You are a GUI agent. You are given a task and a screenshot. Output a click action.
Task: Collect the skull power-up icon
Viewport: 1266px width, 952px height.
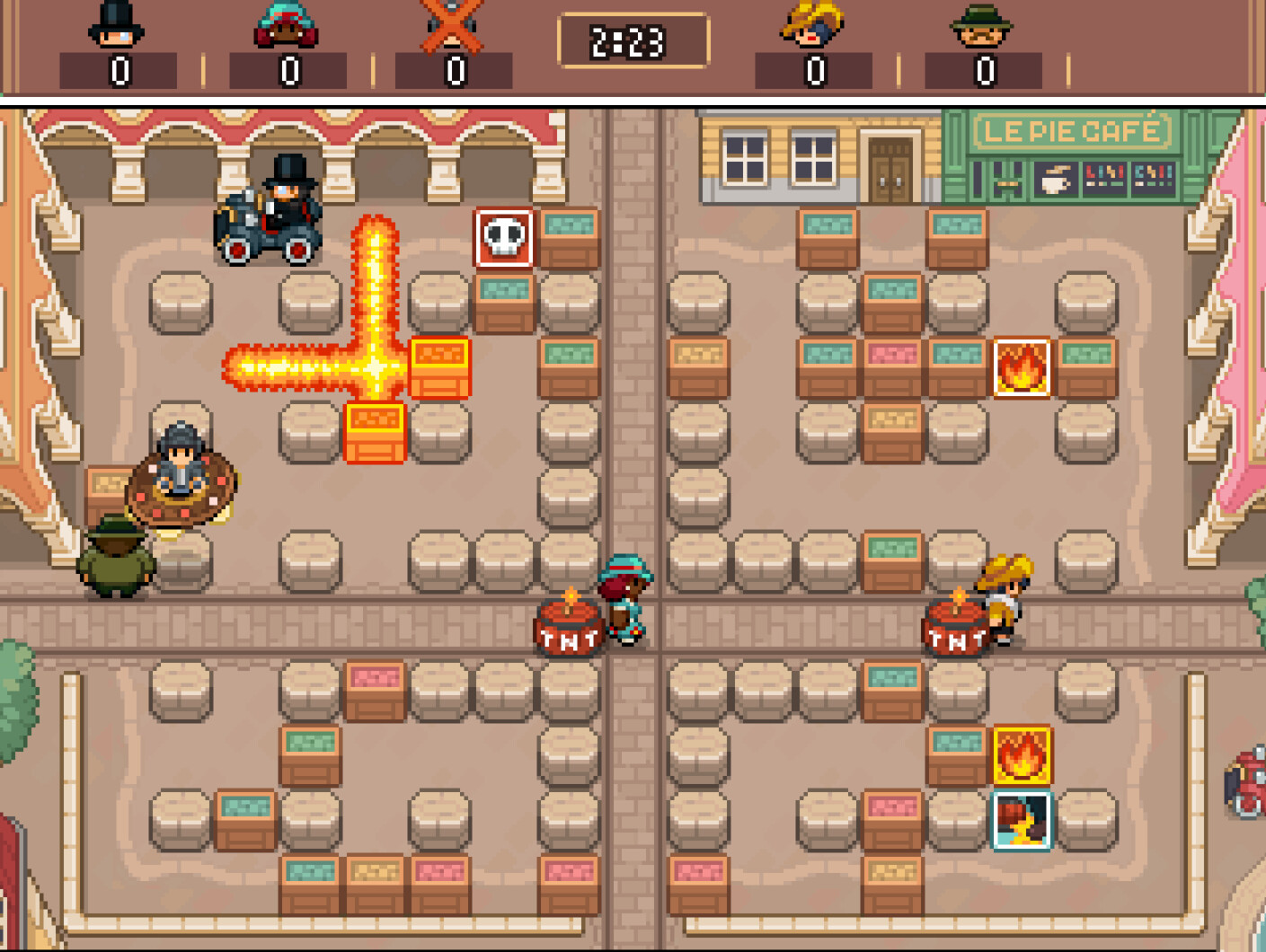click(x=502, y=237)
